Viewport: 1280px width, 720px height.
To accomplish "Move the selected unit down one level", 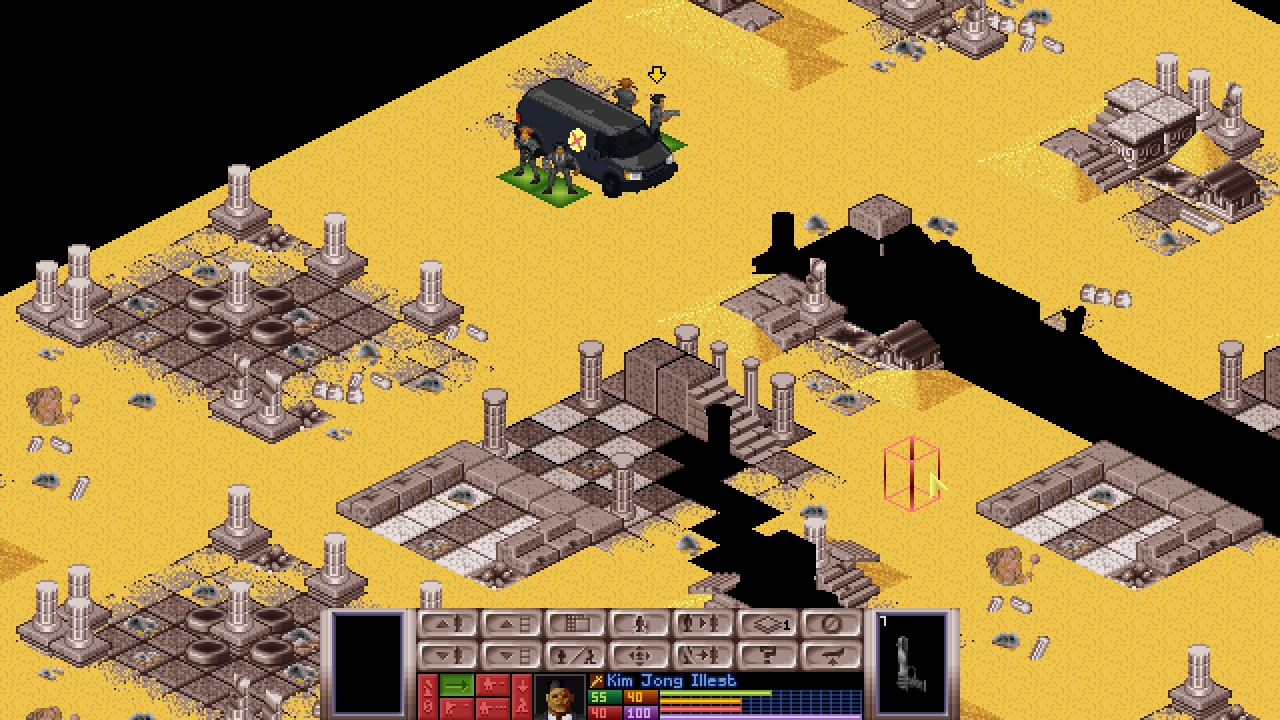I will point(447,656).
